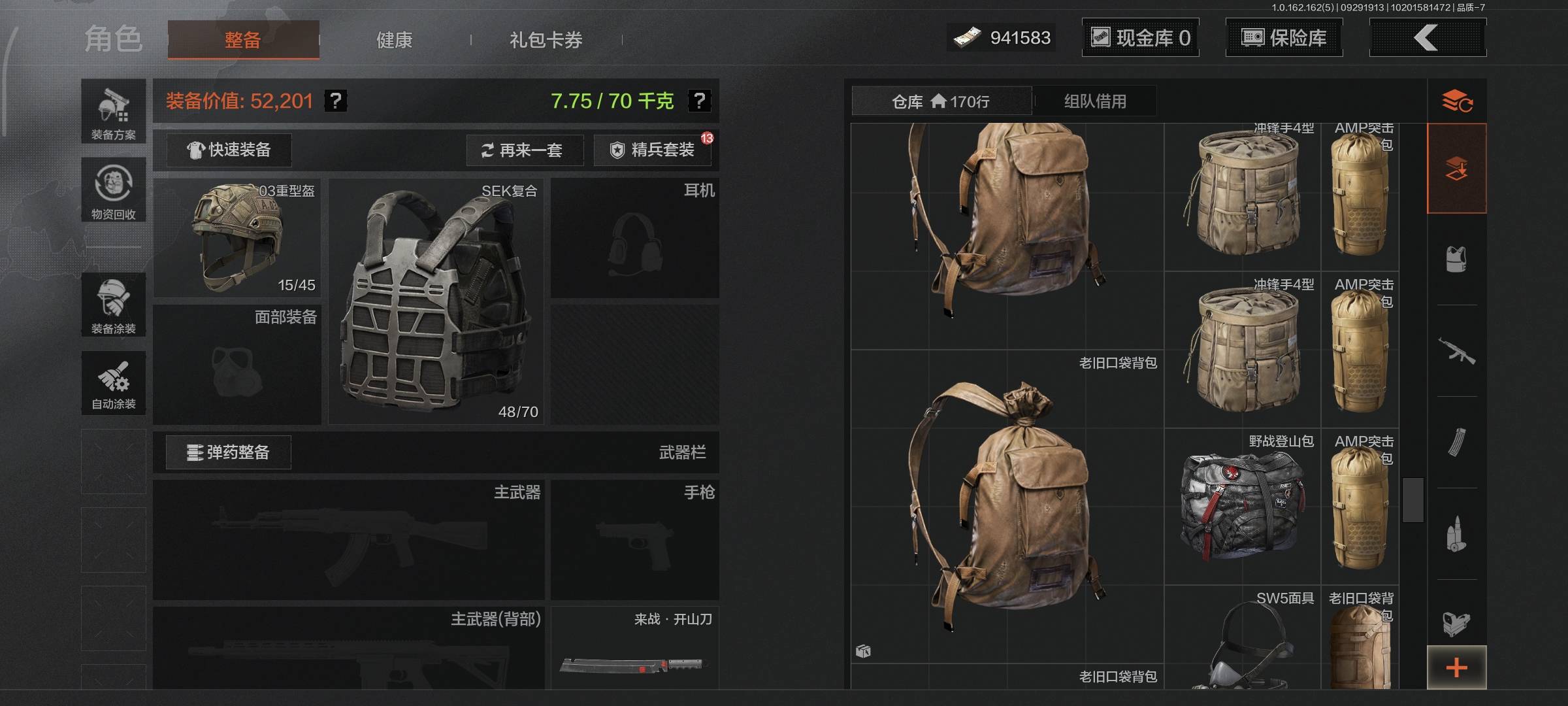Viewport: 1568px width, 706px height.
Task: Open the 礼包卡券 tab
Action: (x=546, y=40)
